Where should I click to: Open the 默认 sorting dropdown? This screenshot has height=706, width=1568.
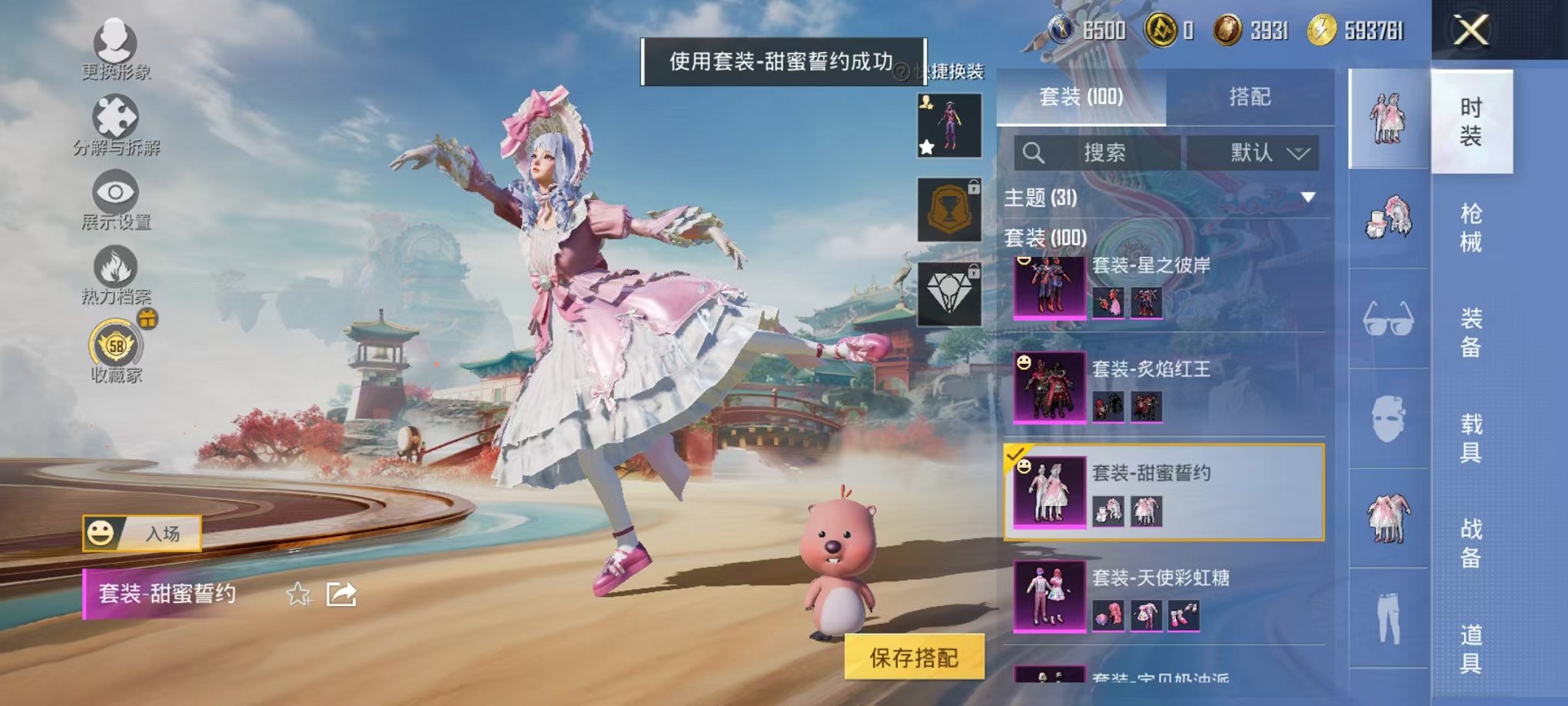(1253, 152)
